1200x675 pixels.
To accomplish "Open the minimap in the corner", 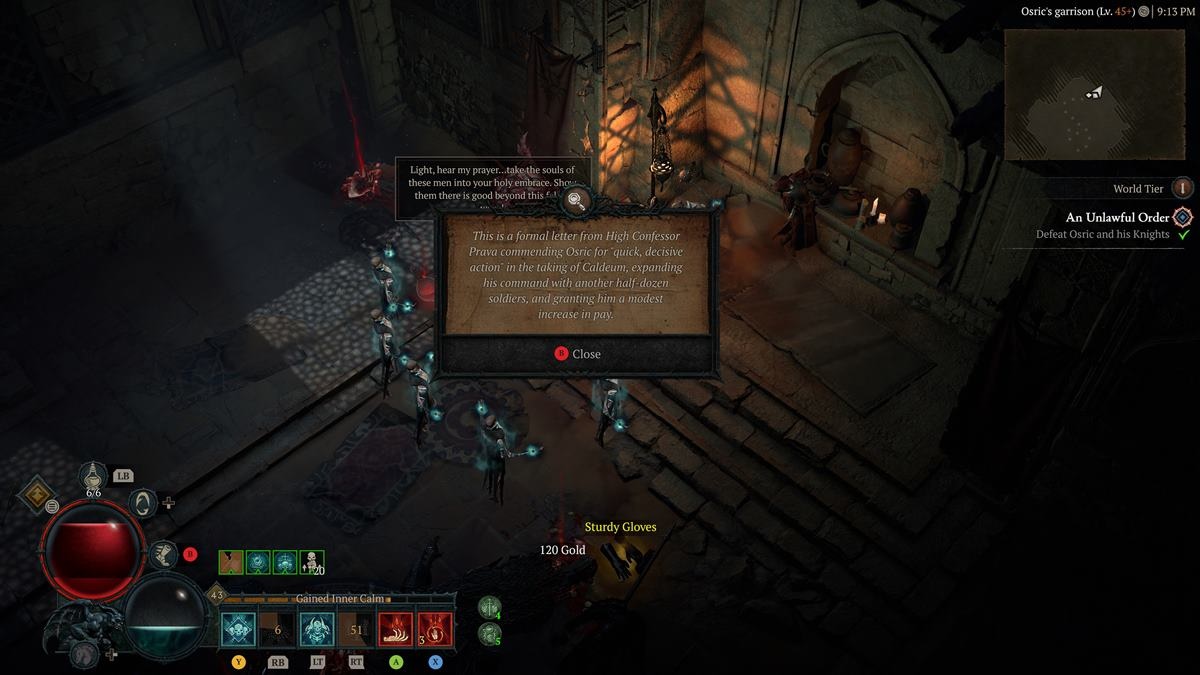I will pos(1095,94).
